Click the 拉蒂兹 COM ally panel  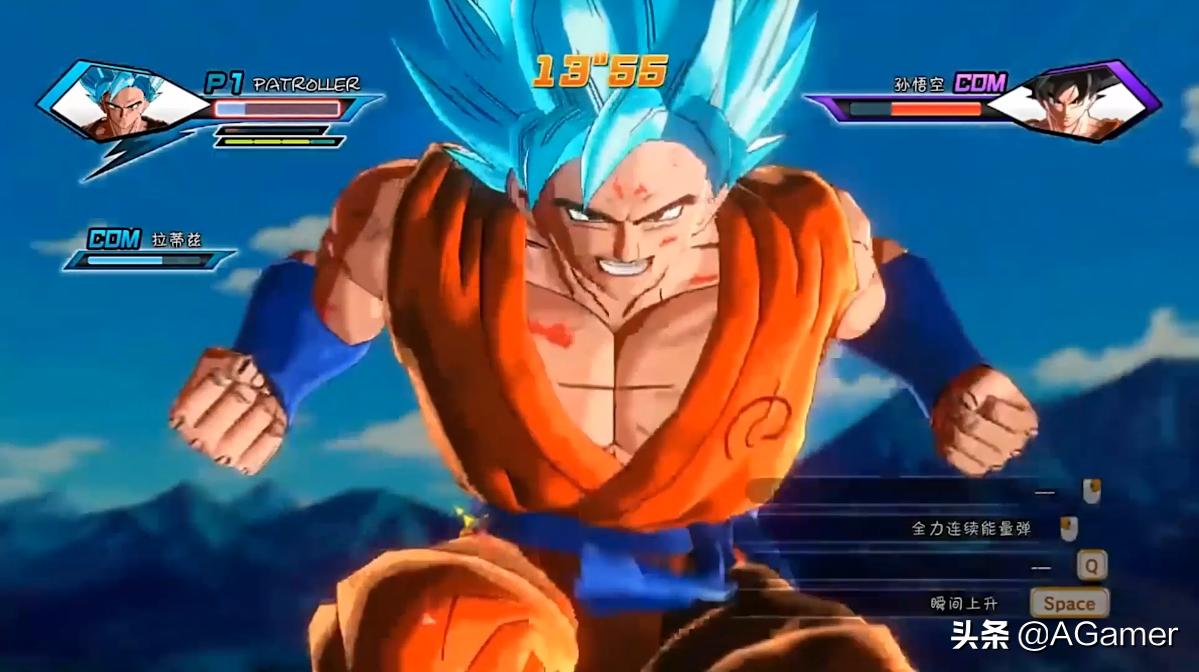pyautogui.click(x=148, y=249)
